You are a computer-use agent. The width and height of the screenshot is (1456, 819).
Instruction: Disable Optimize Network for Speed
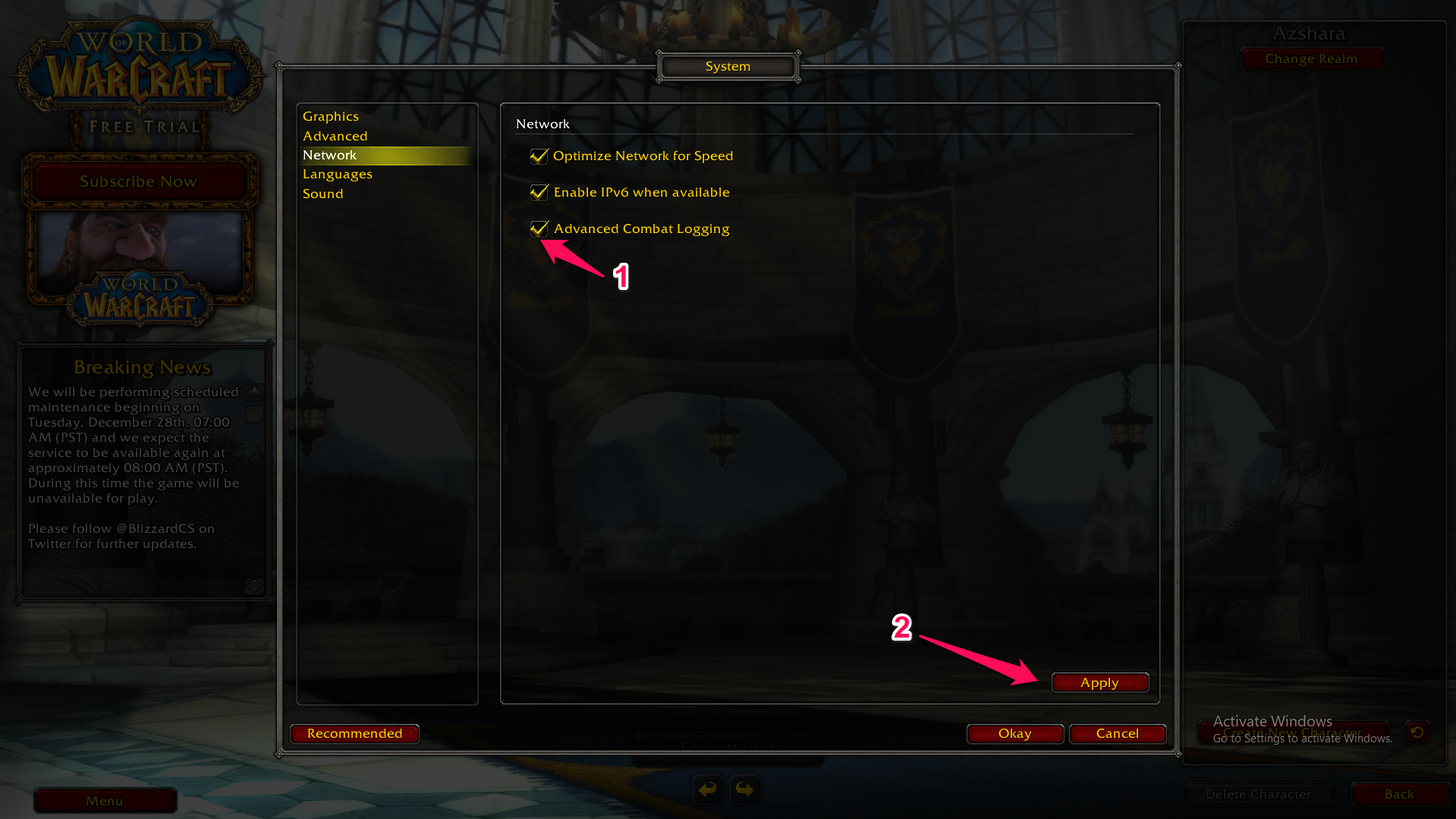click(539, 156)
